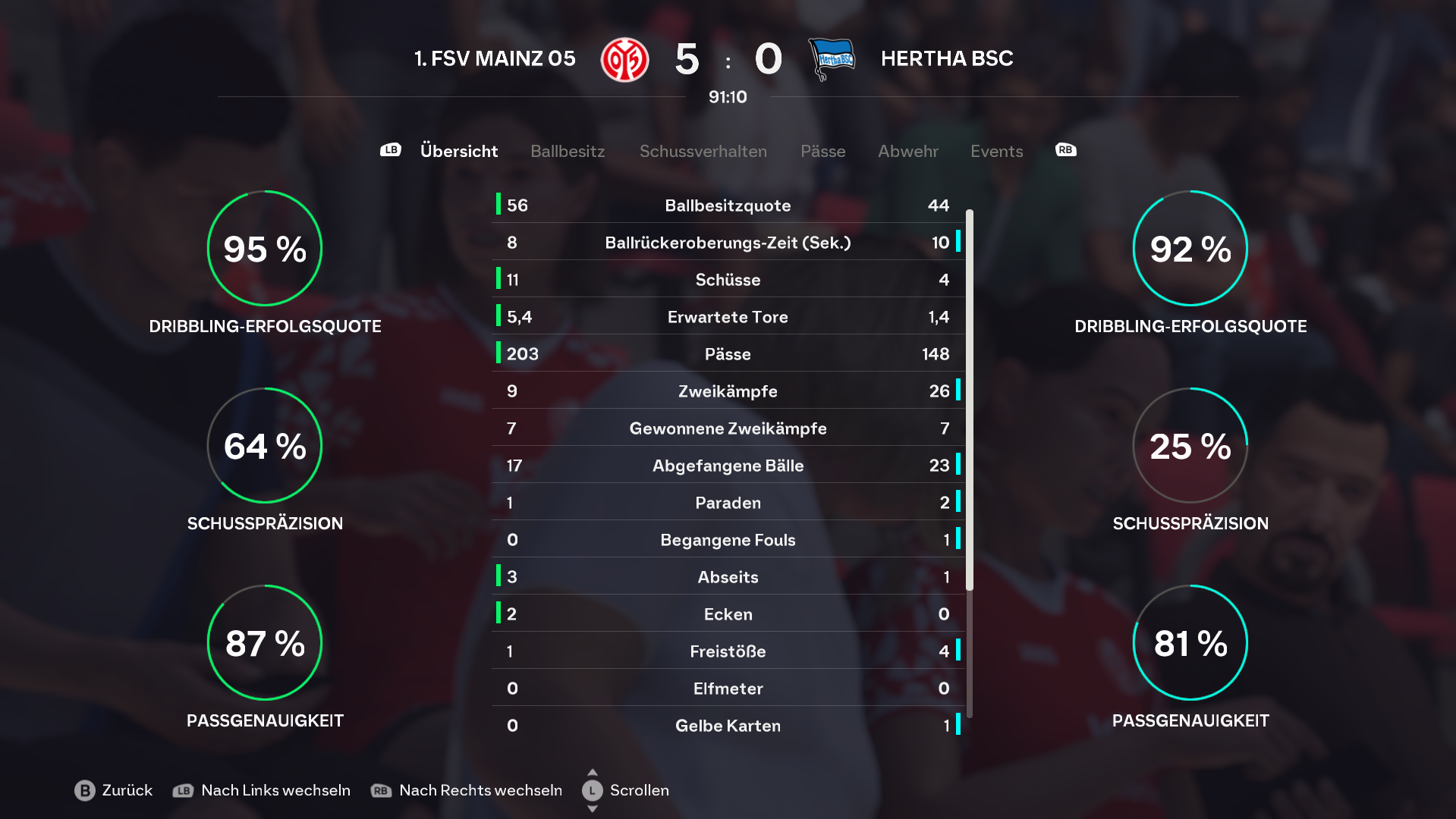
Task: Open the Ballbesitz tab
Action: pos(568,151)
